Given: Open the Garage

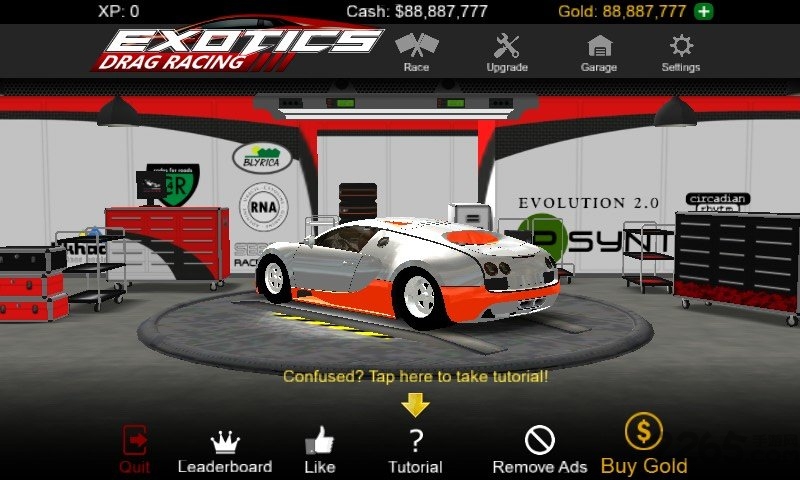Looking at the screenshot, I should [599, 52].
